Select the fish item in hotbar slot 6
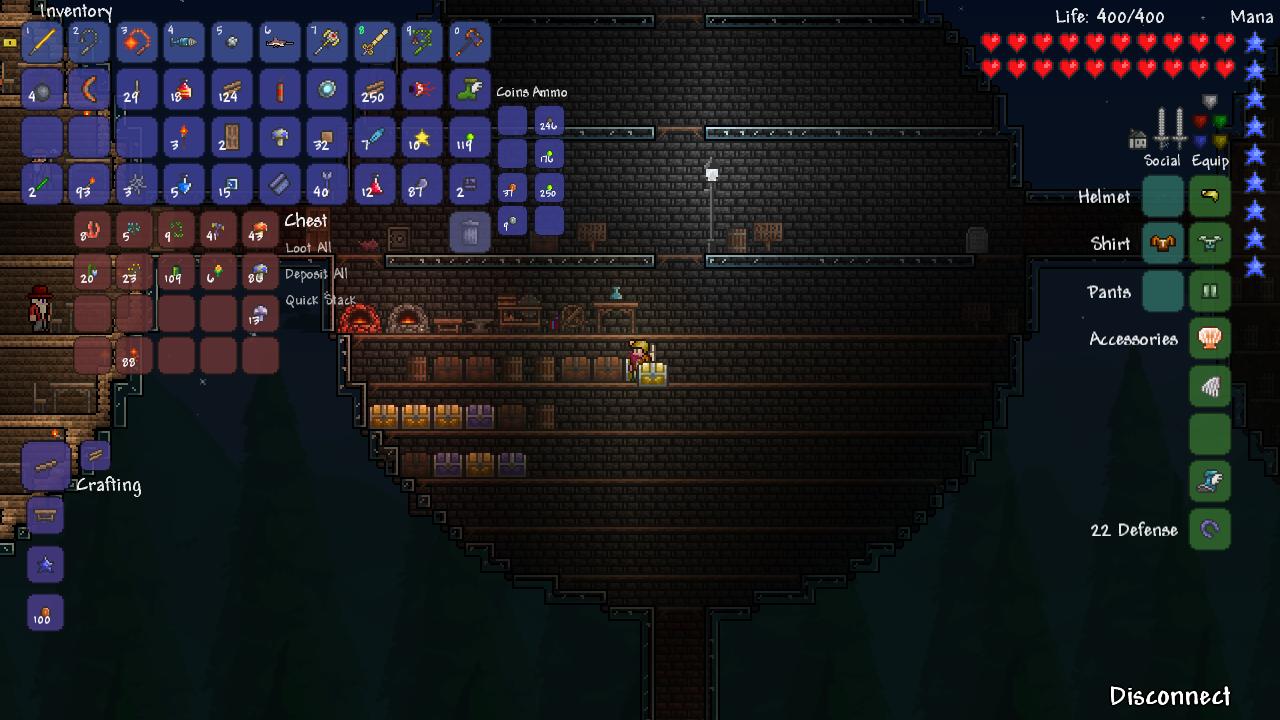 click(x=280, y=42)
